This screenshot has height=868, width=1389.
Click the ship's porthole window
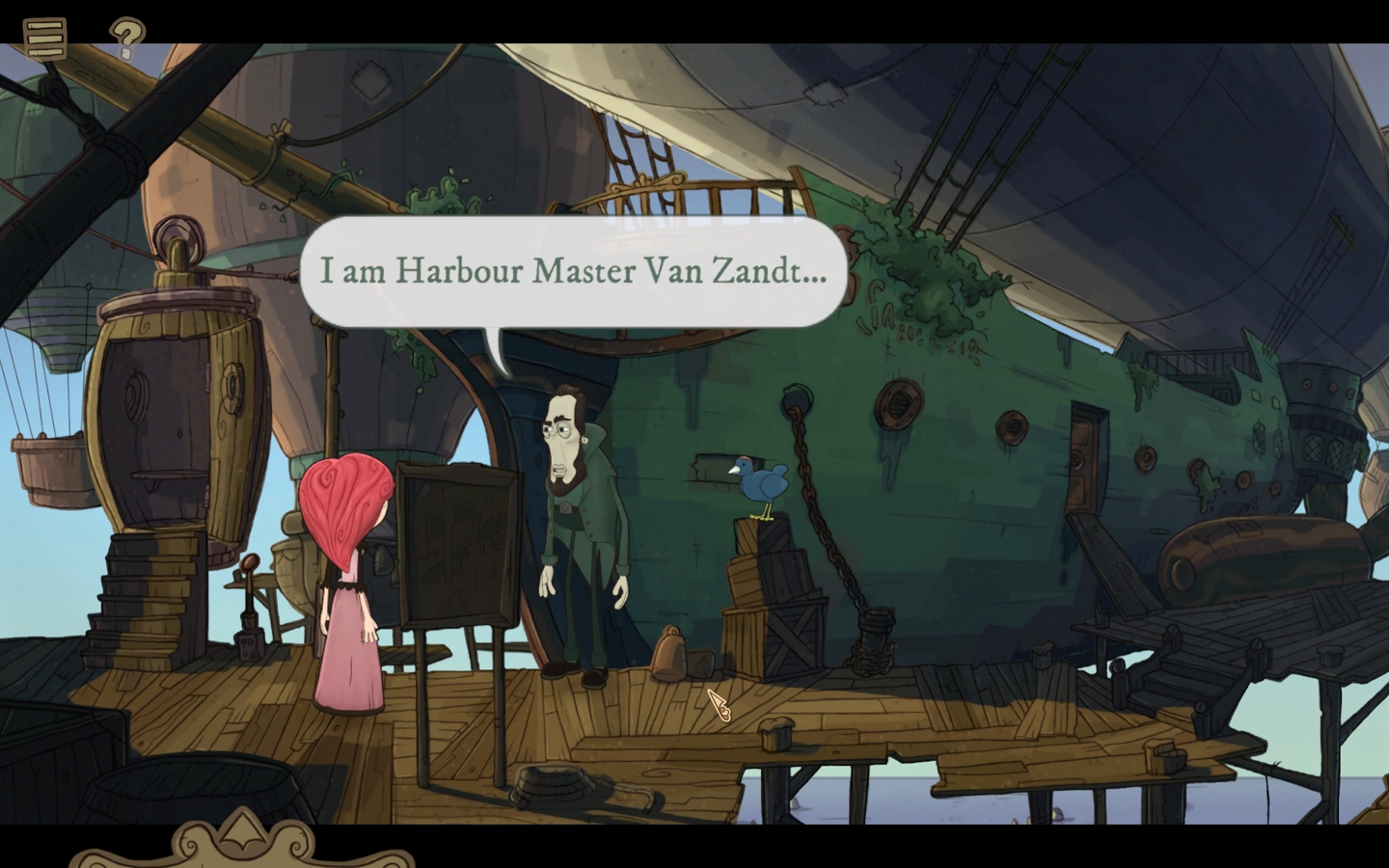tap(898, 401)
